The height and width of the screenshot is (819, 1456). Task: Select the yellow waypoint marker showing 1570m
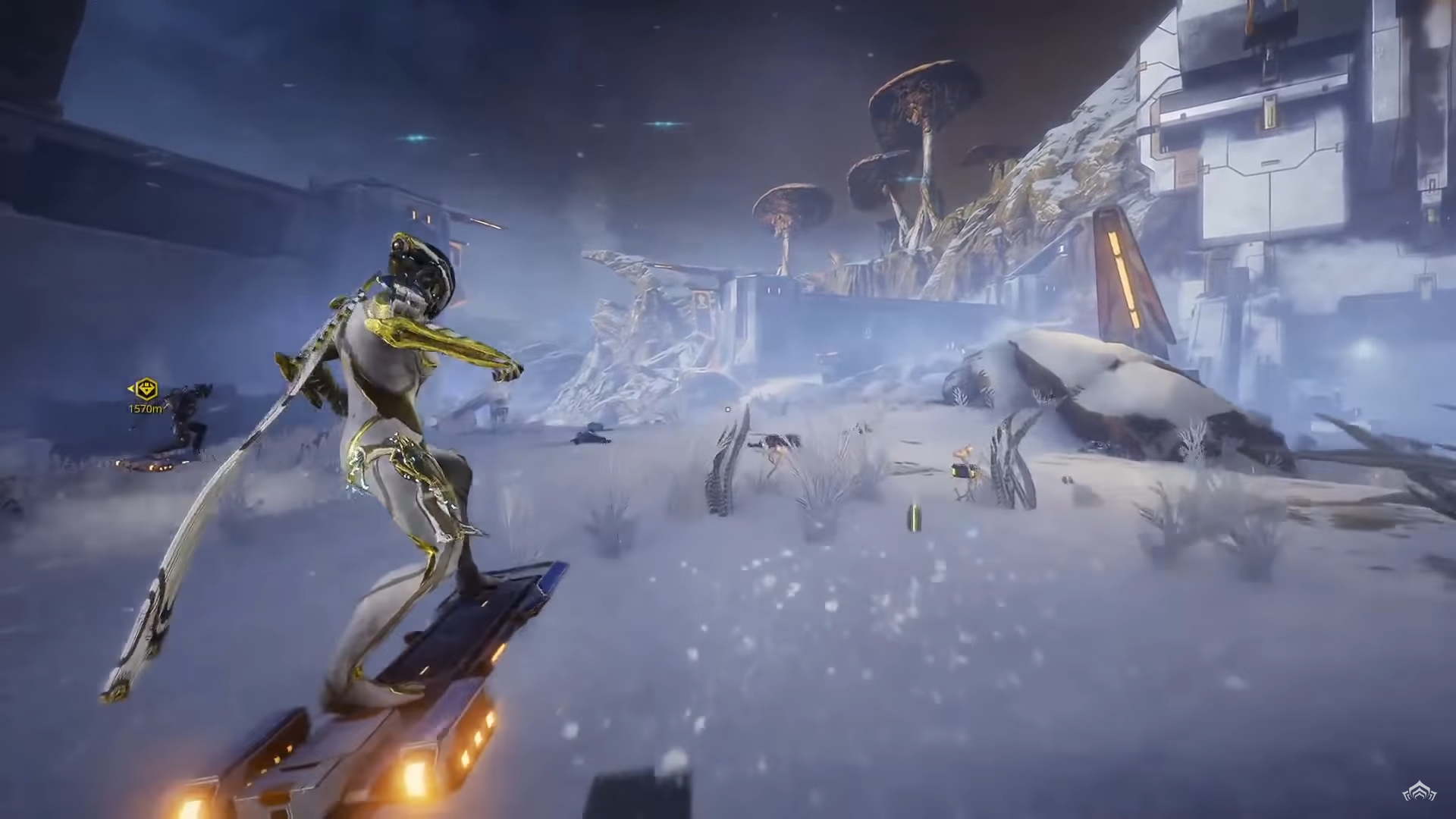point(145,390)
